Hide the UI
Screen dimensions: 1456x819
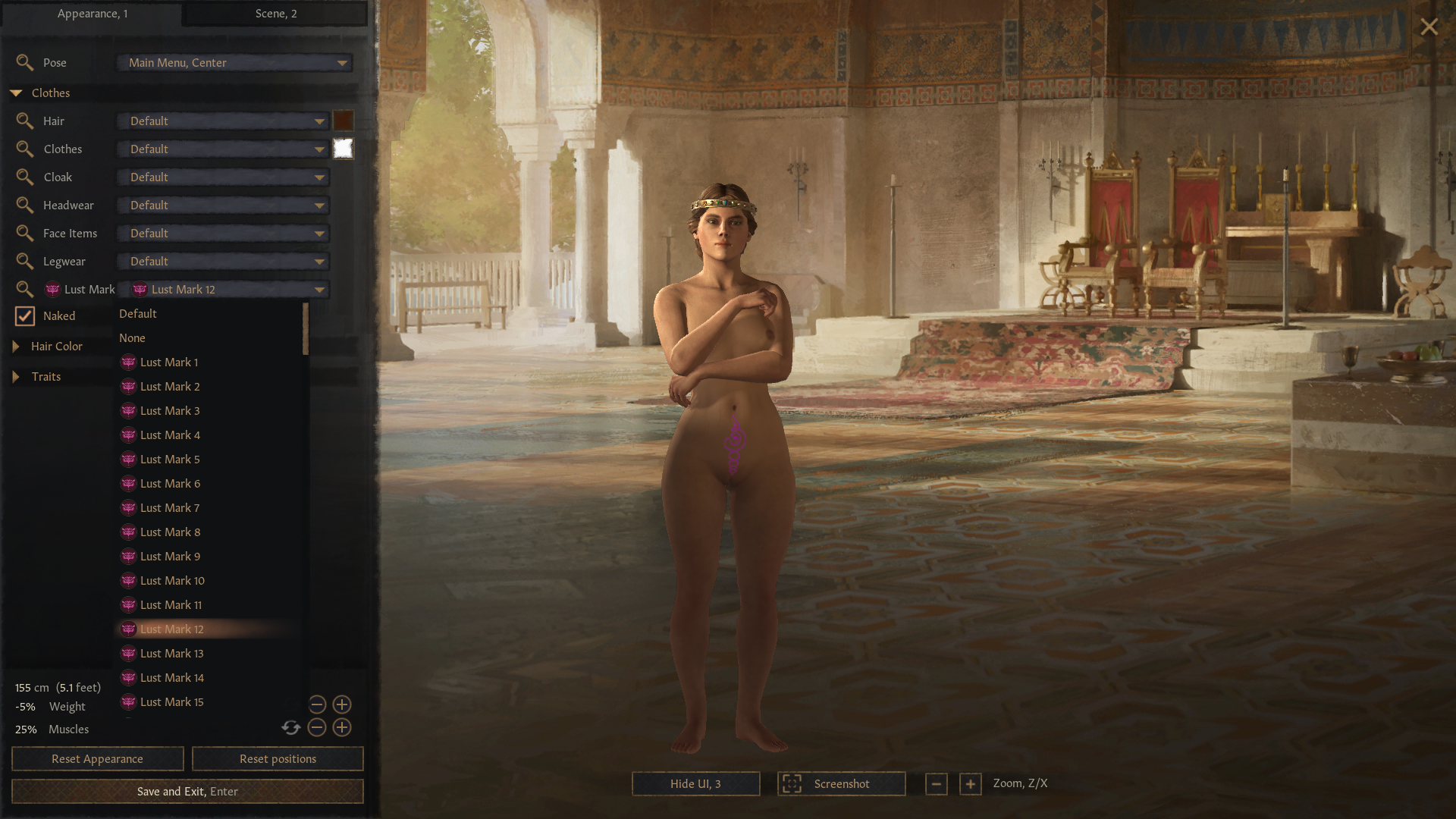(695, 784)
